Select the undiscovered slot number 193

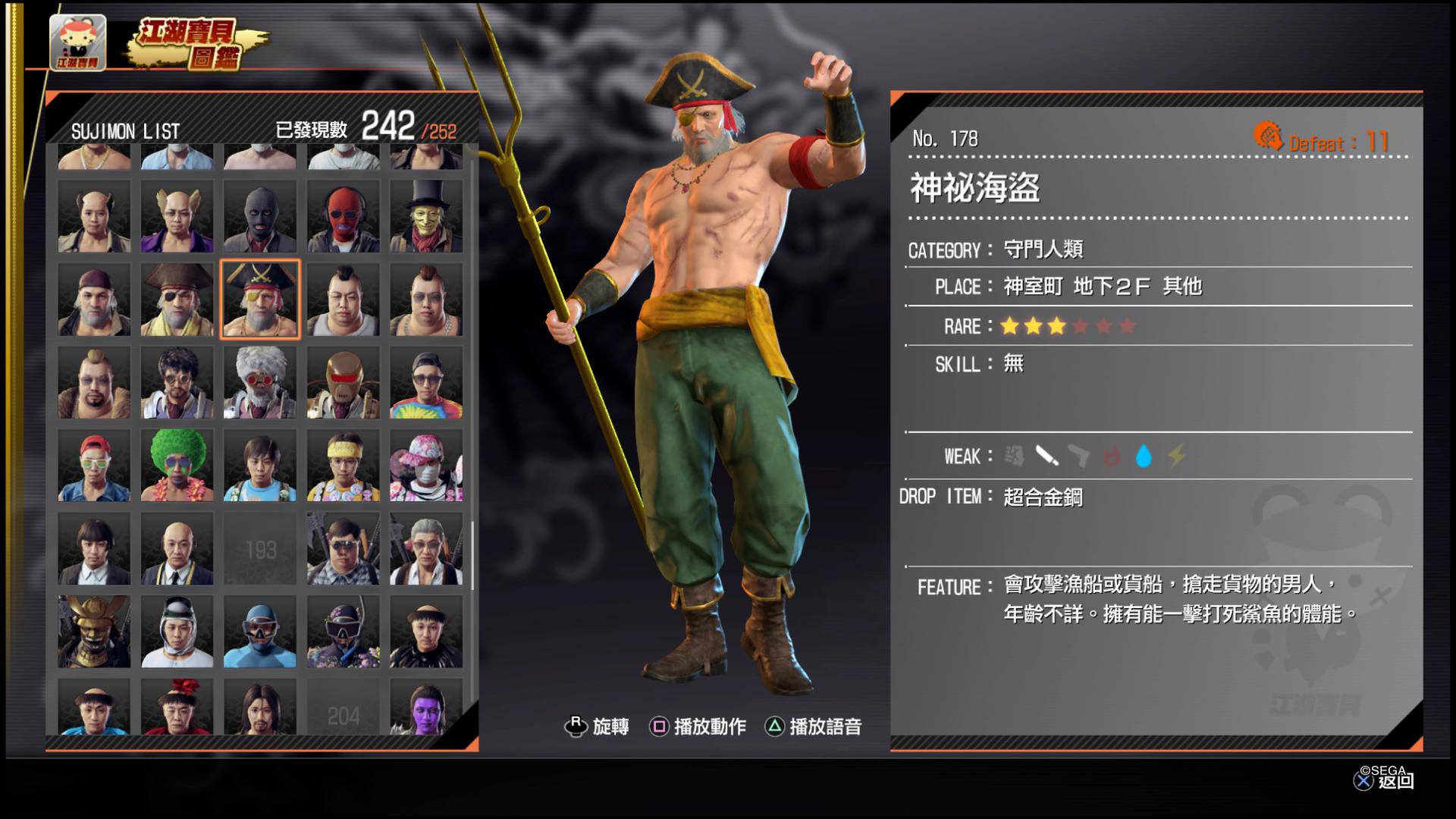(x=260, y=549)
